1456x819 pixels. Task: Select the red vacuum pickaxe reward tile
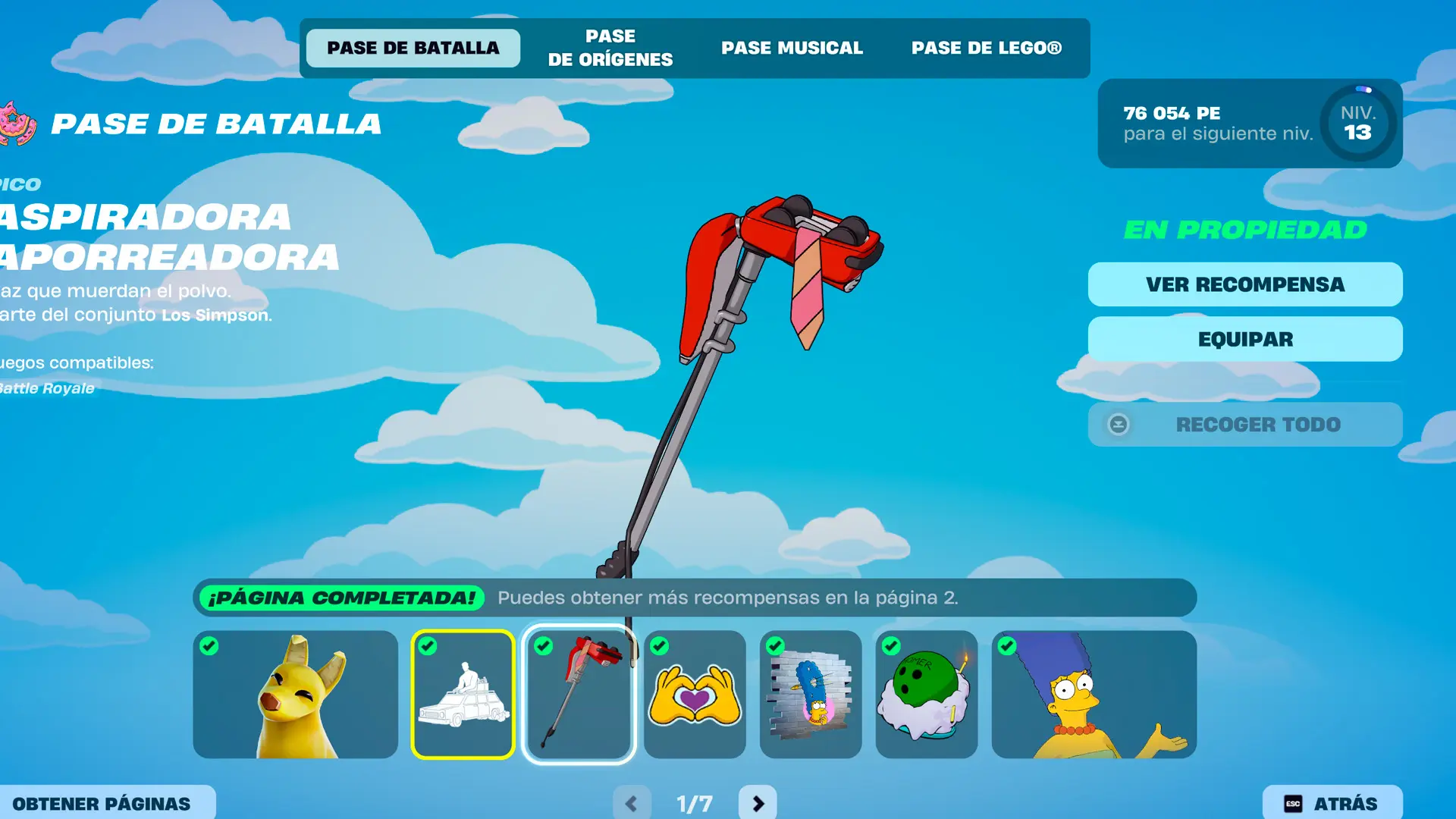coord(579,695)
